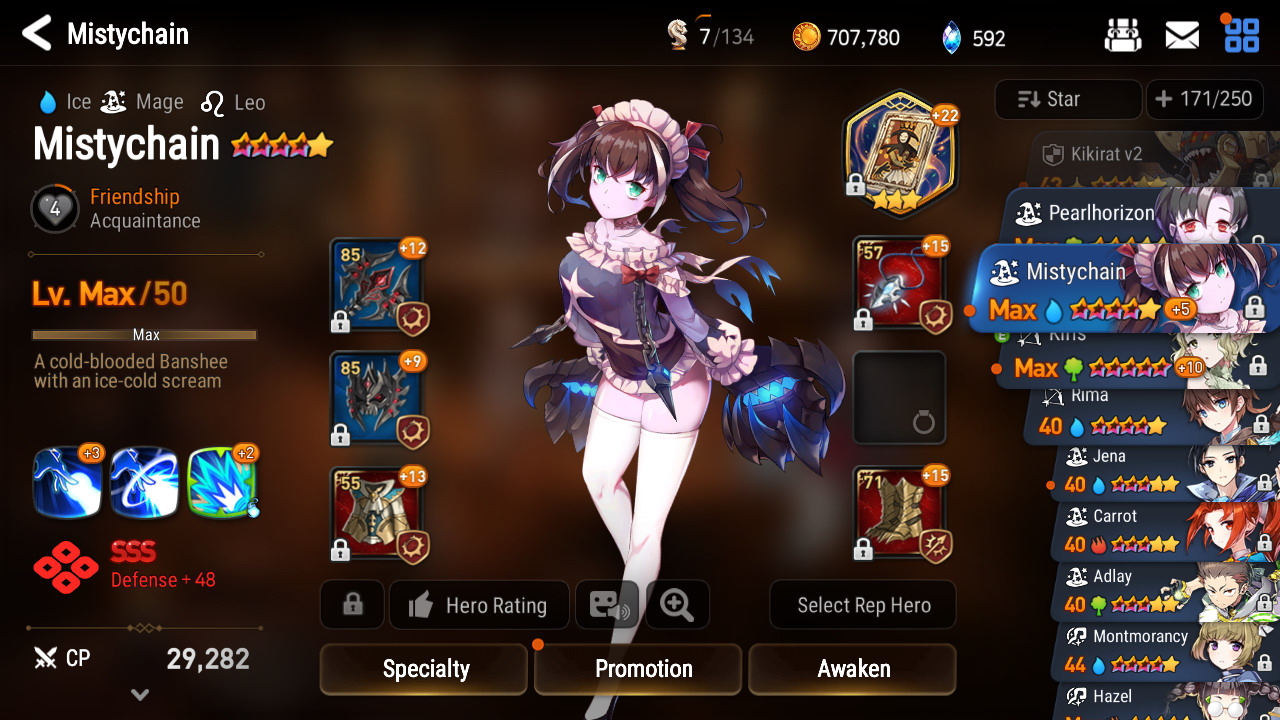The image size is (1280, 720).
Task: Go back using the arrow beside Mistychain
Action: tap(37, 34)
